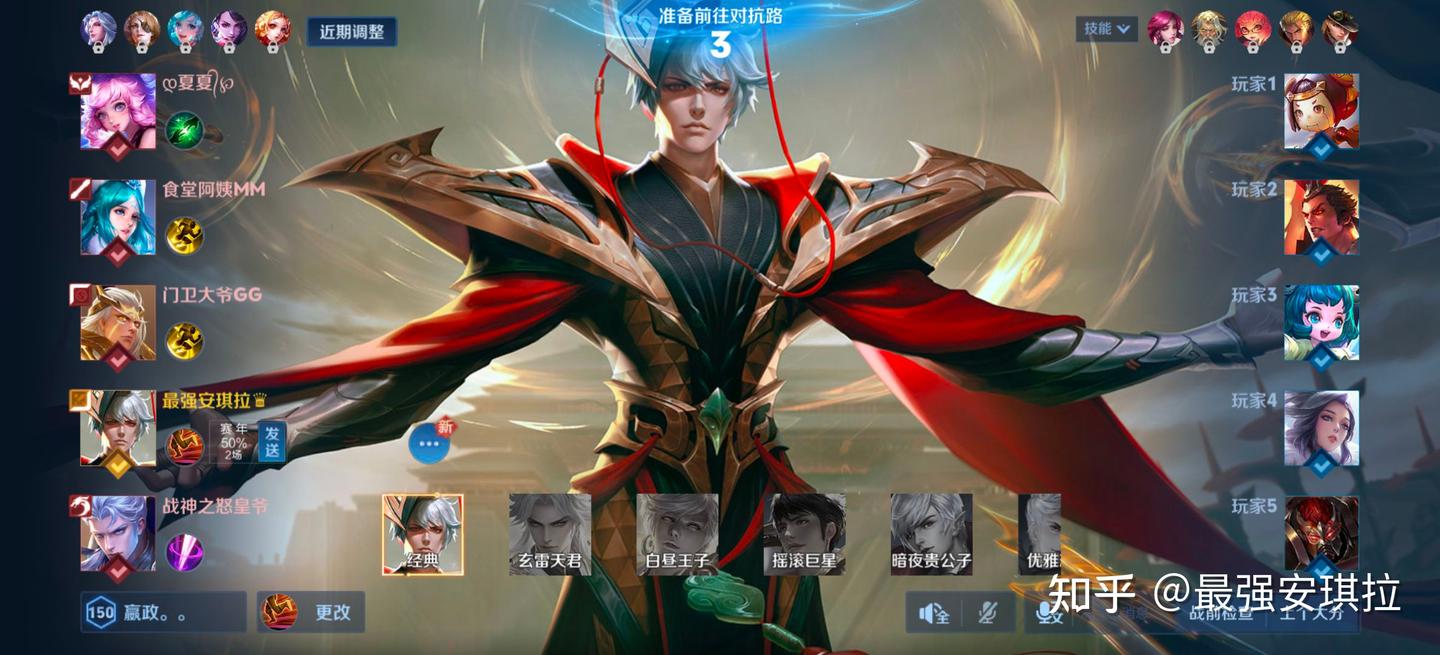The width and height of the screenshot is (1440, 655).
Task: Select the 经典 classic skin thumbnail
Action: (x=422, y=534)
